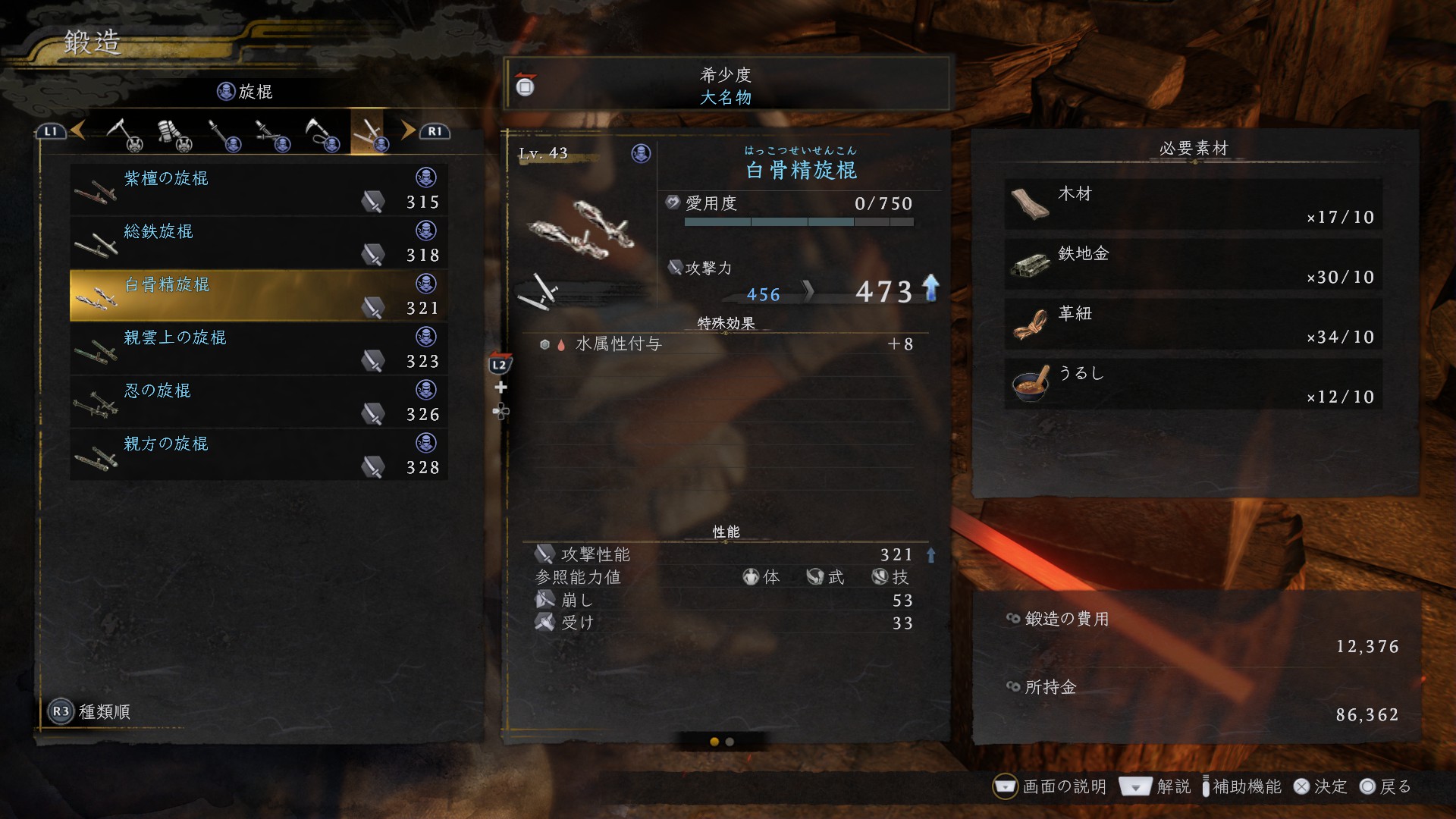Show the crossed dual blades tab
Viewport: 1456px width, 819px height.
coord(271,134)
